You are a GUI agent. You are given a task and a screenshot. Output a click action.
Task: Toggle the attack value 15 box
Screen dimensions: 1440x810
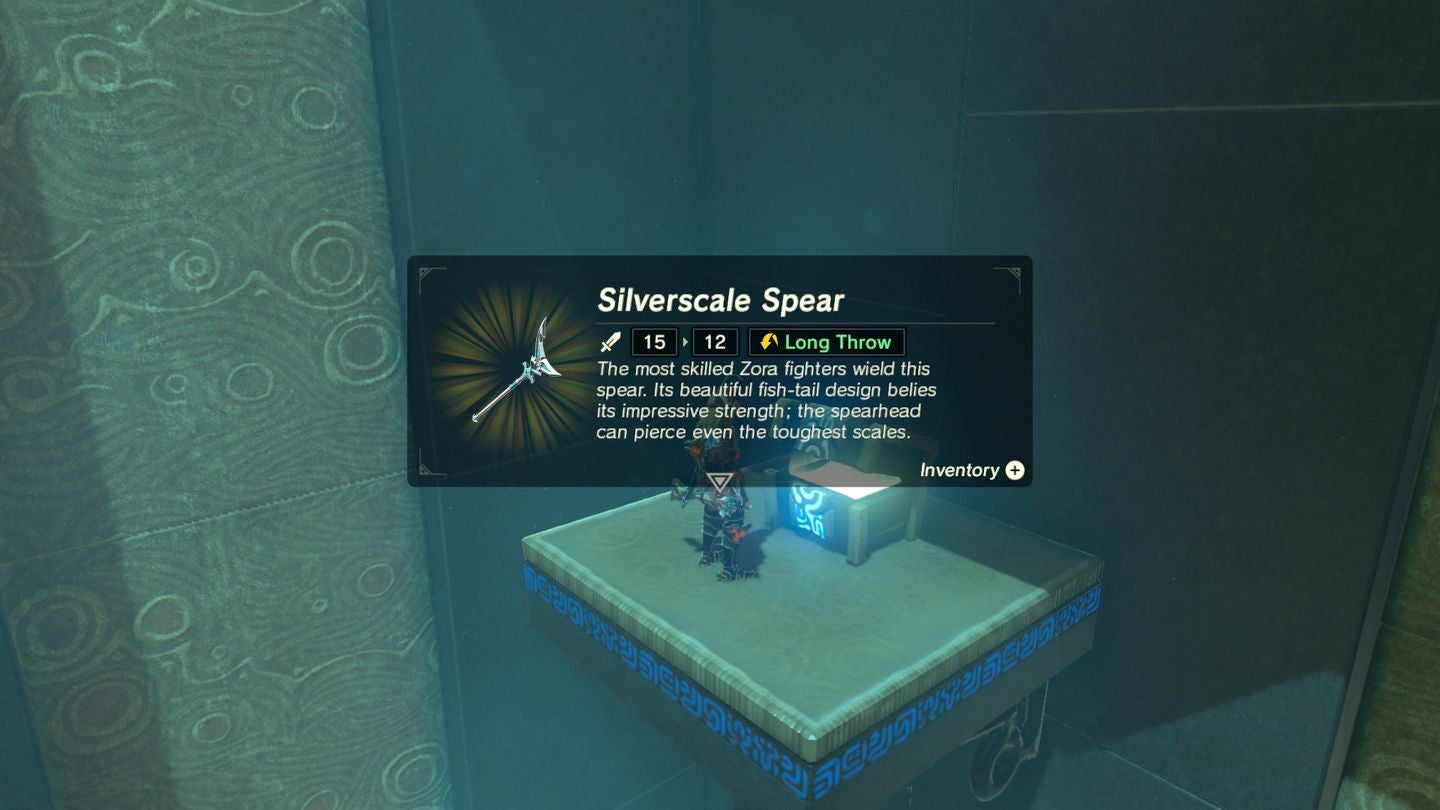[x=654, y=341]
